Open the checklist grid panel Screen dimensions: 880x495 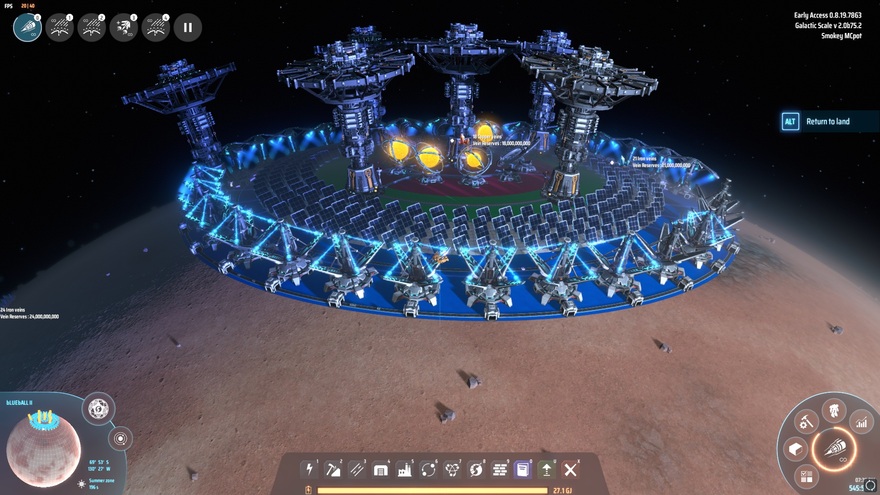(807, 477)
